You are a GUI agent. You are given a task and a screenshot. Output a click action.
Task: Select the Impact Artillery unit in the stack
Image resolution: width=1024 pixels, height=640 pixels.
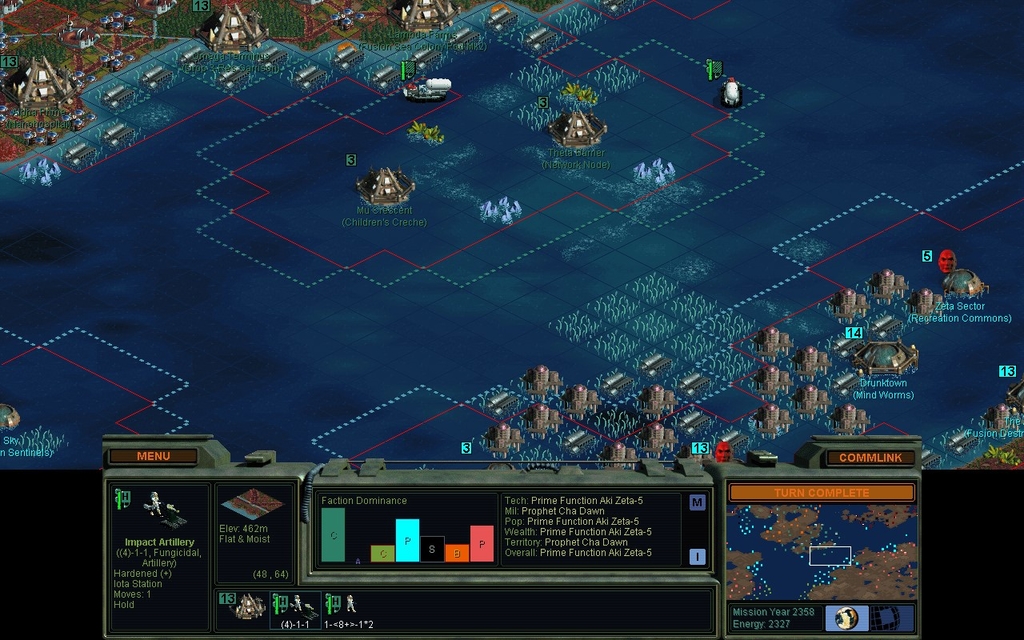pyautogui.click(x=297, y=605)
